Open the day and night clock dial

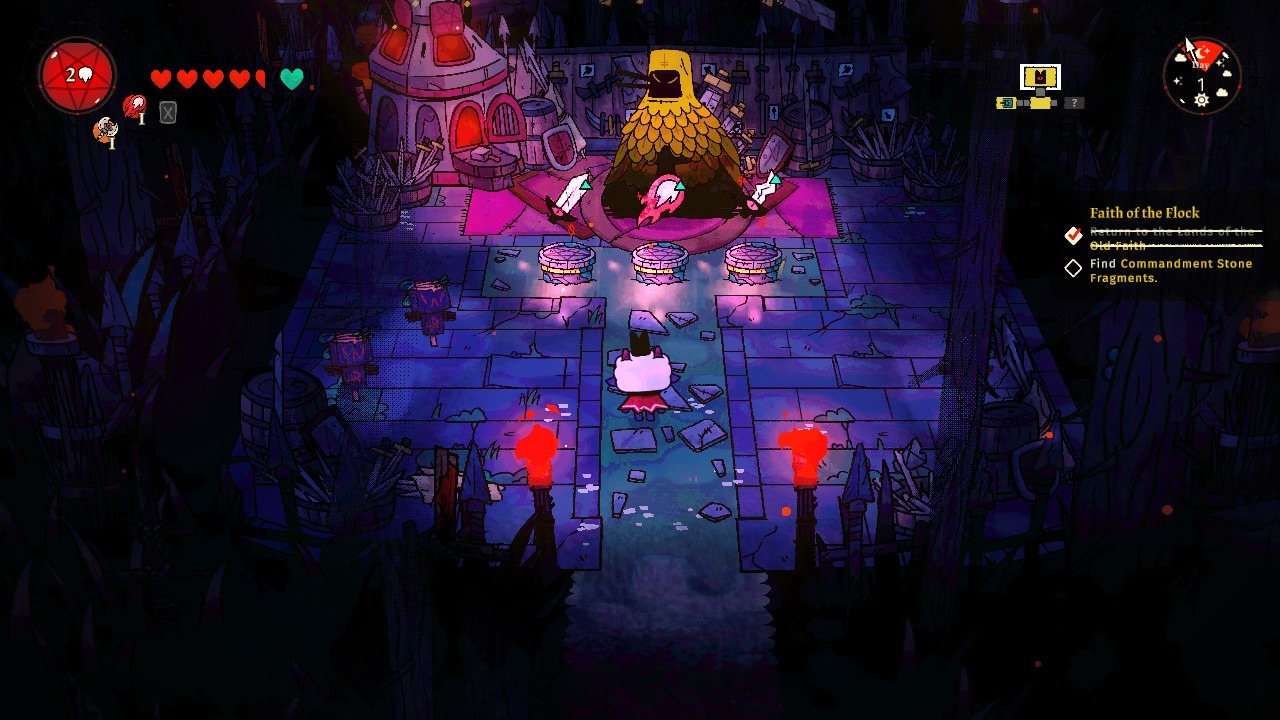(1202, 76)
